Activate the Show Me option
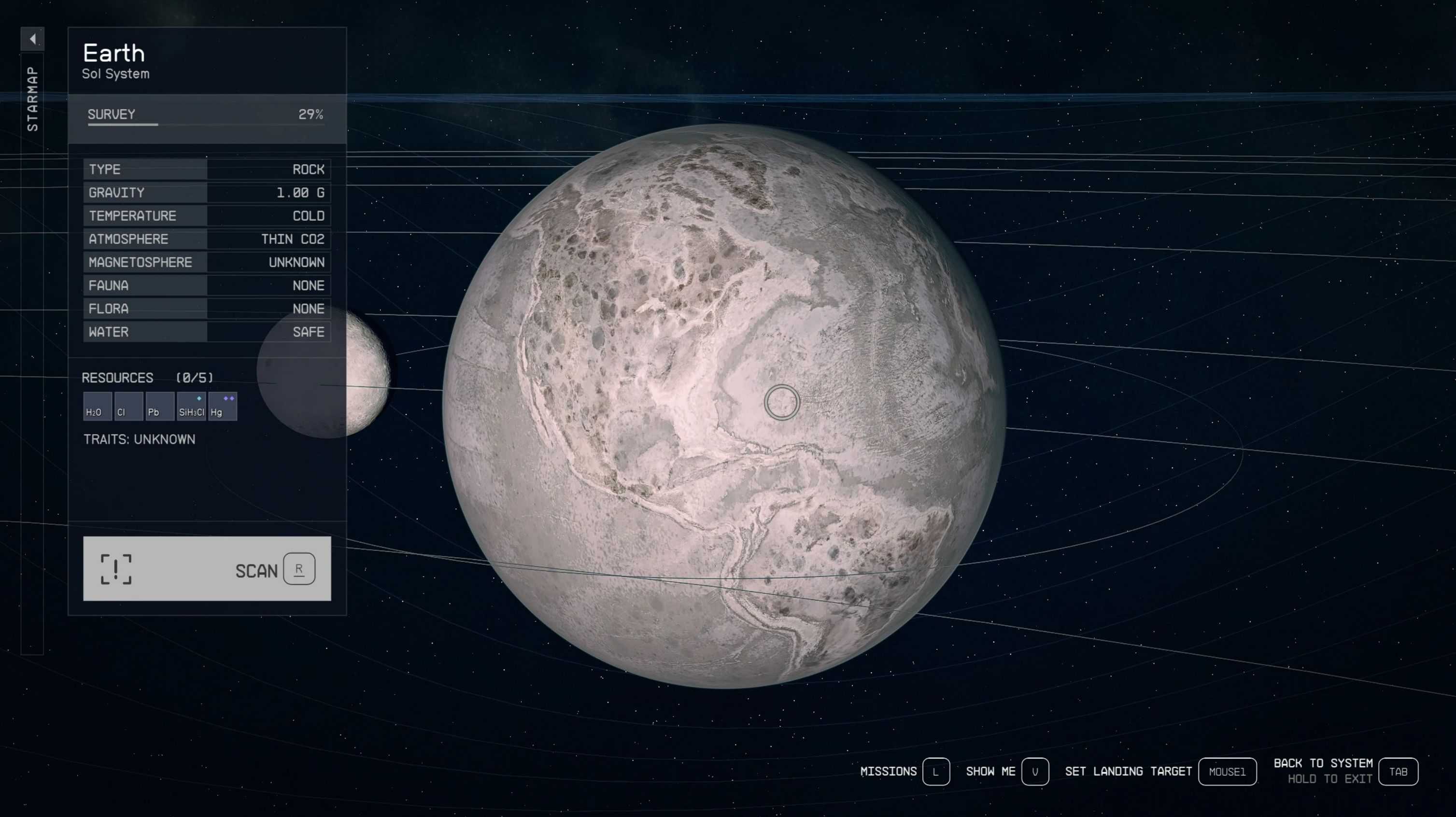 (1034, 772)
